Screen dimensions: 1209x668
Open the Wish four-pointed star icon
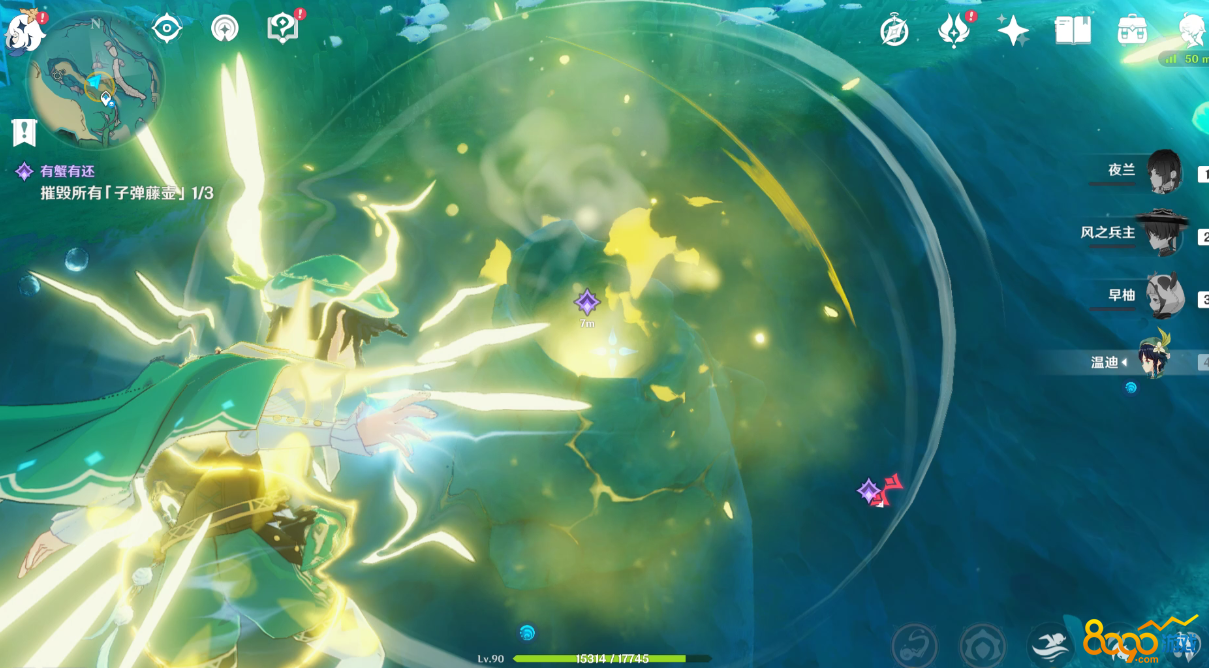1013,31
